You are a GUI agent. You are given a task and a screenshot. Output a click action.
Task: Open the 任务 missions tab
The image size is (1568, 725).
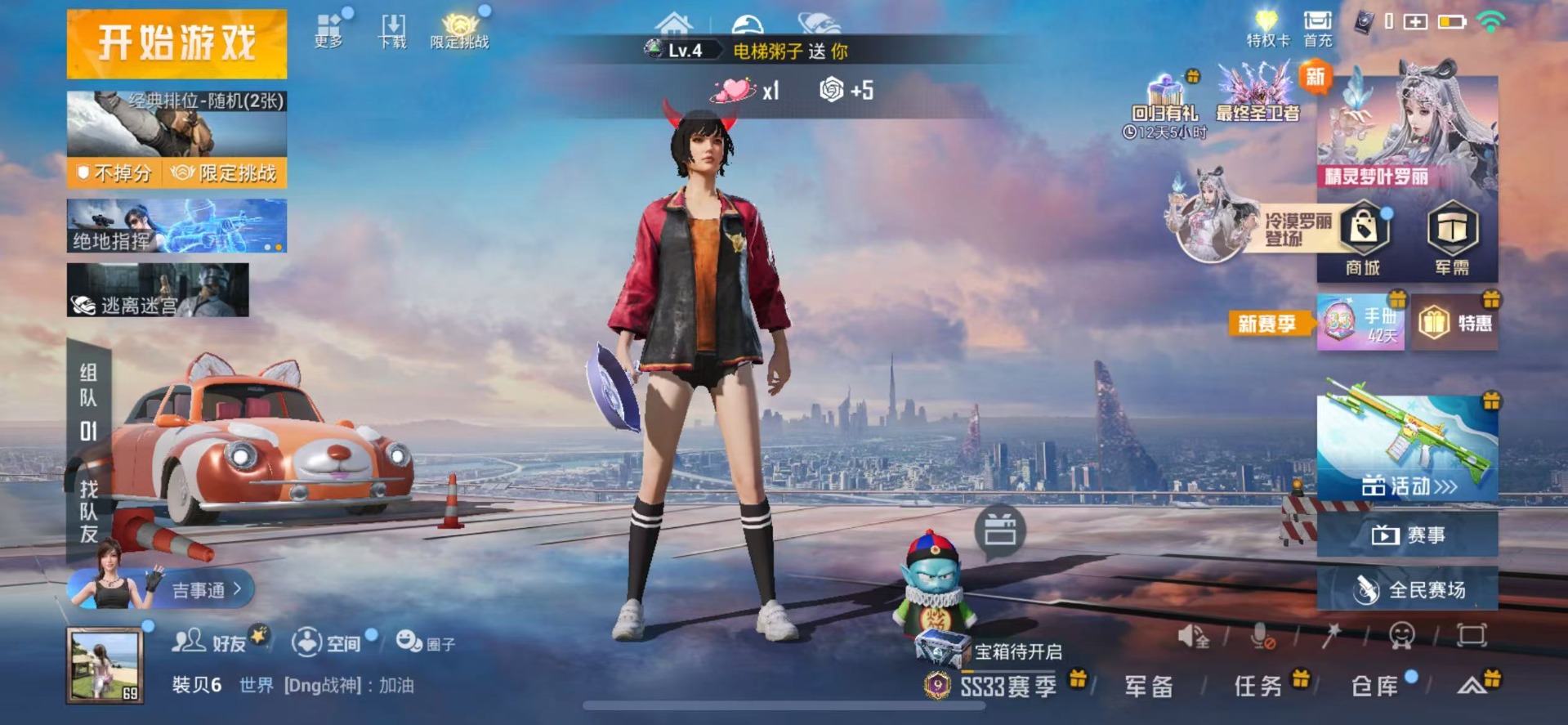pos(1258,687)
